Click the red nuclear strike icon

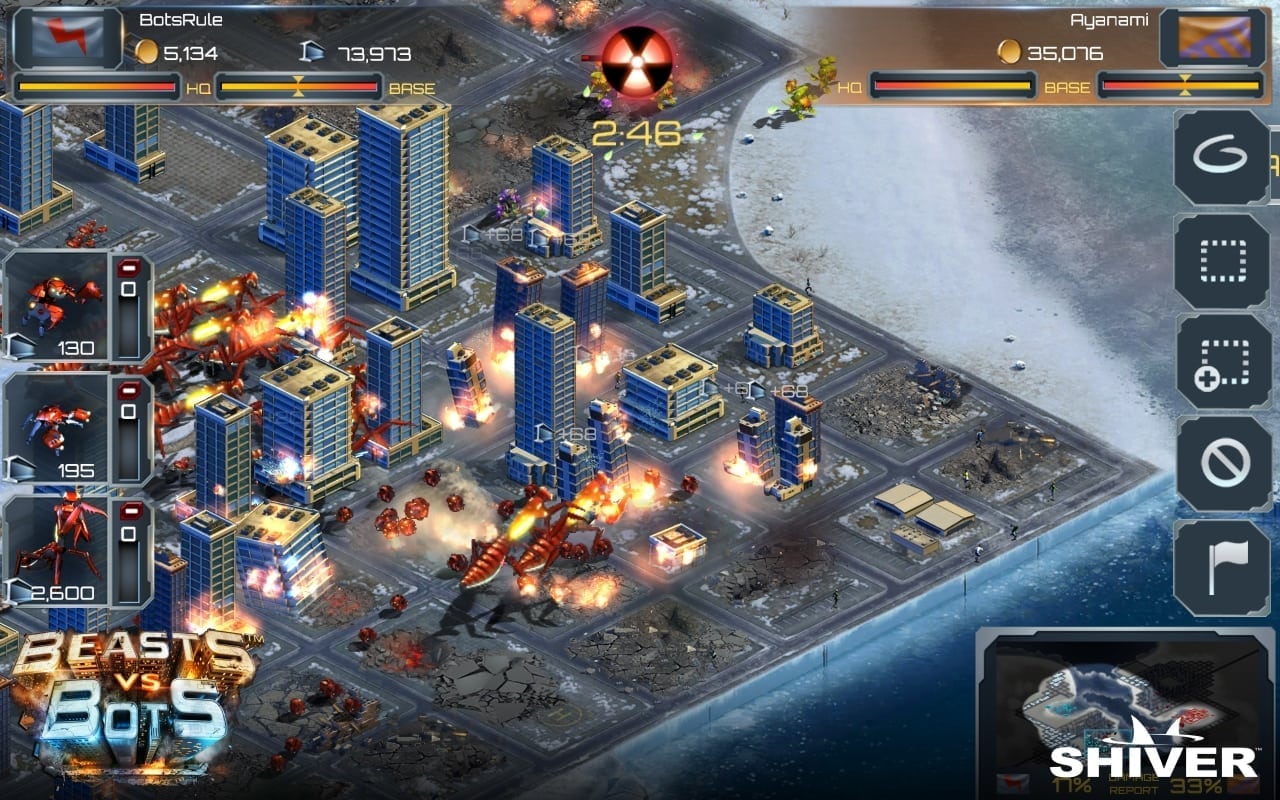(x=637, y=61)
